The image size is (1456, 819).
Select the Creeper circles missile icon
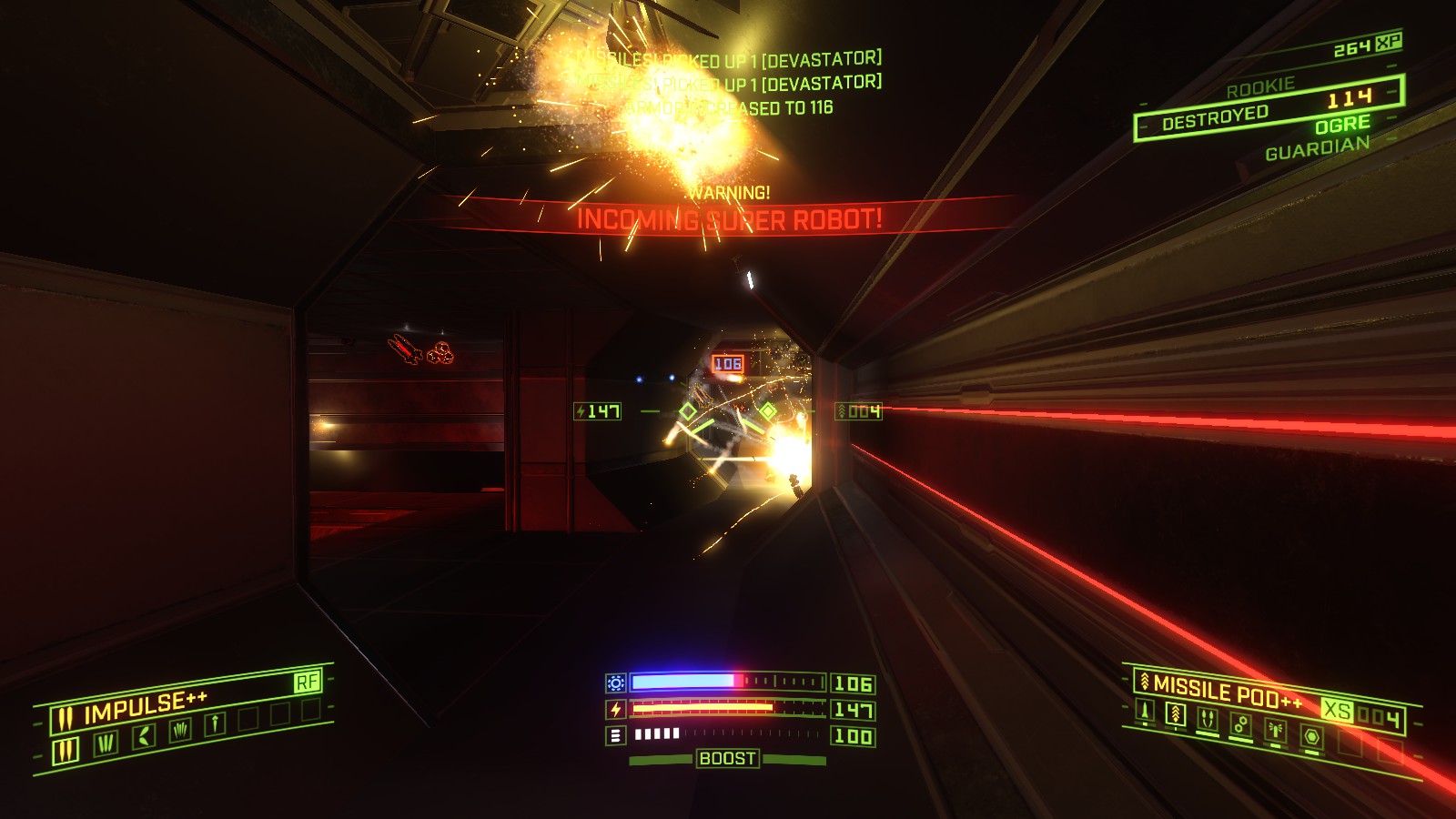coord(1241,723)
